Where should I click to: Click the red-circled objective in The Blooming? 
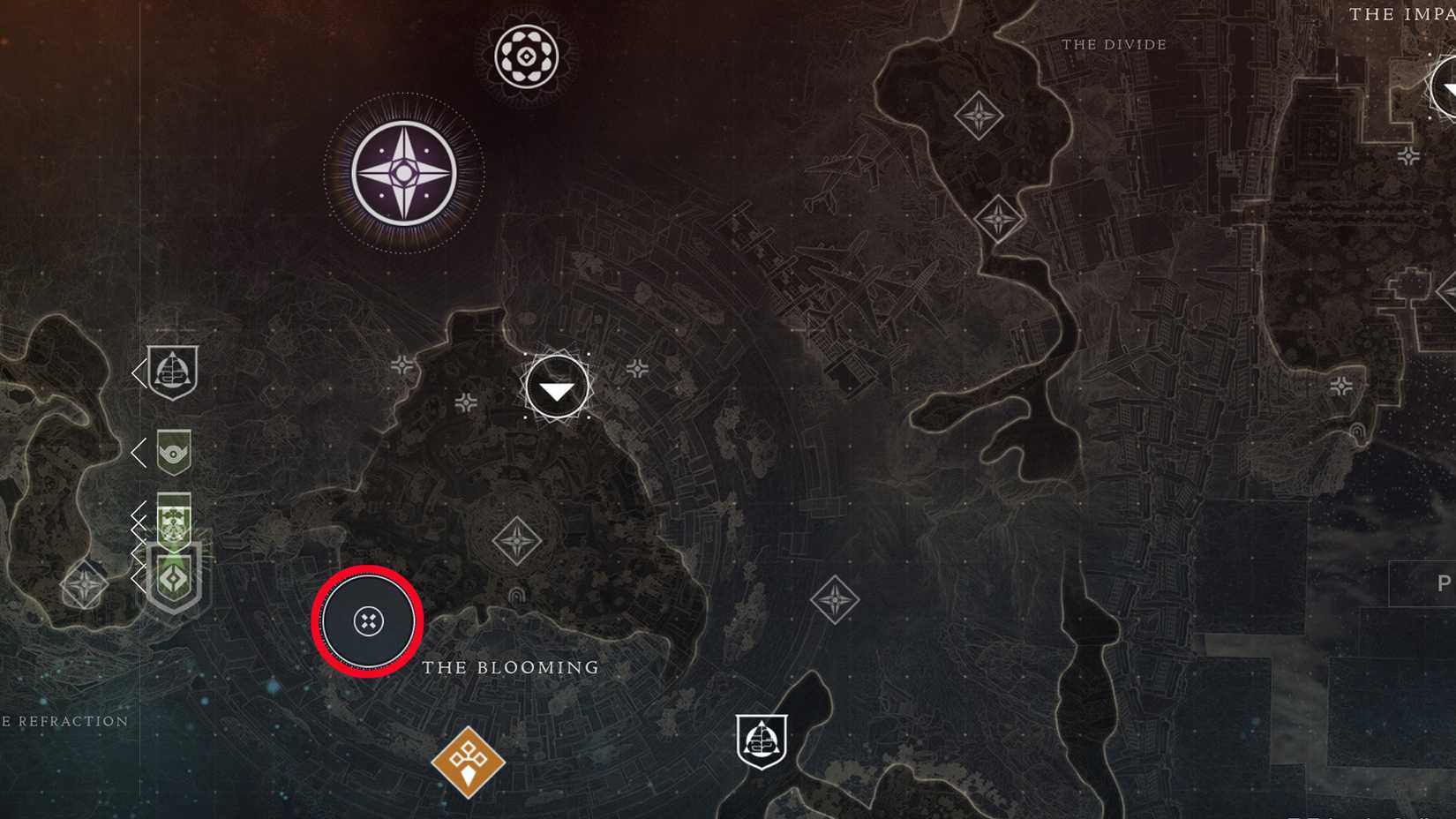[x=366, y=620]
